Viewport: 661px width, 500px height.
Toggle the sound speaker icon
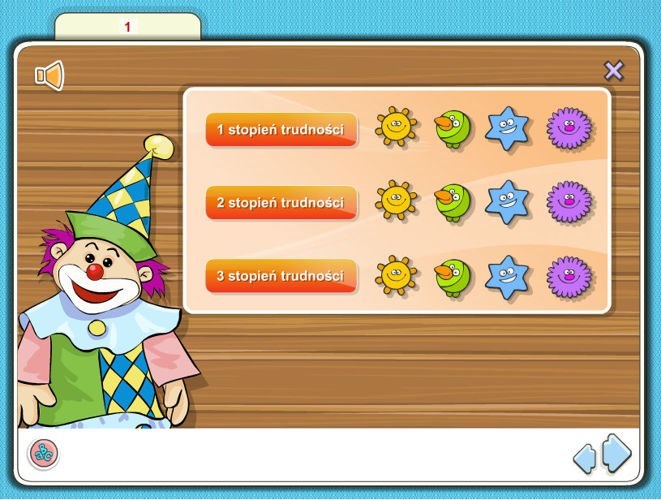[x=49, y=75]
